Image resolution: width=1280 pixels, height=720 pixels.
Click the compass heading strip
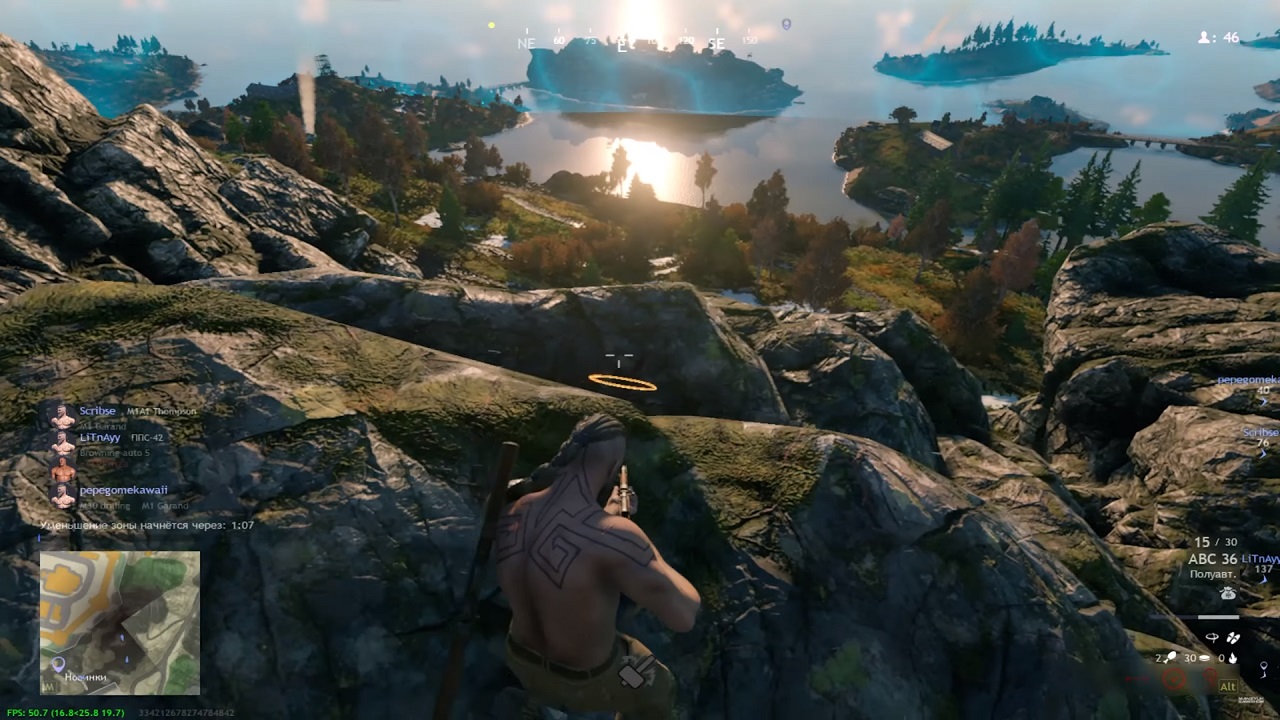click(636, 42)
